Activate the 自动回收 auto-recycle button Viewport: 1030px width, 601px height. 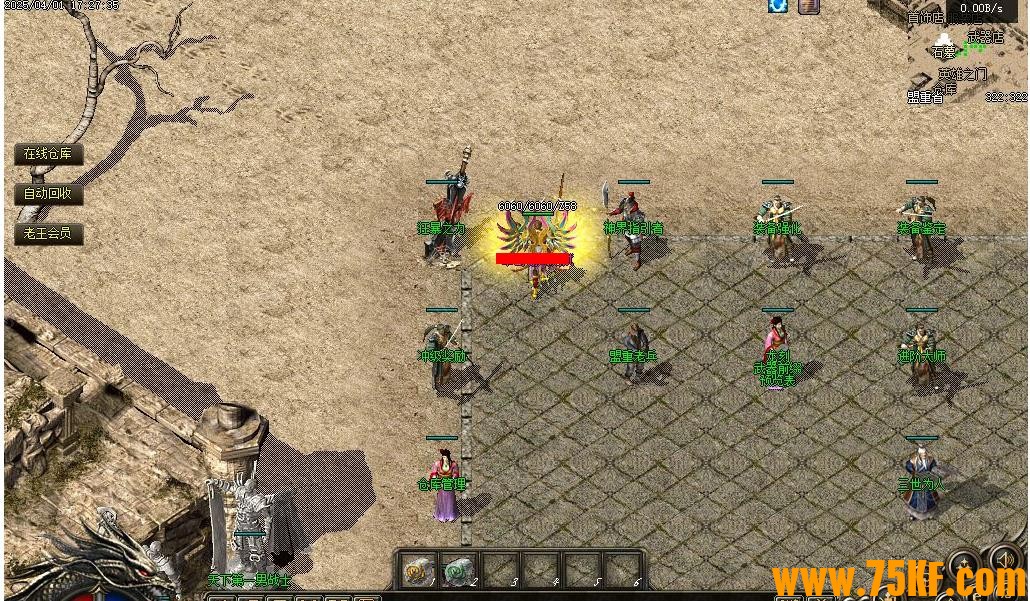click(x=48, y=194)
